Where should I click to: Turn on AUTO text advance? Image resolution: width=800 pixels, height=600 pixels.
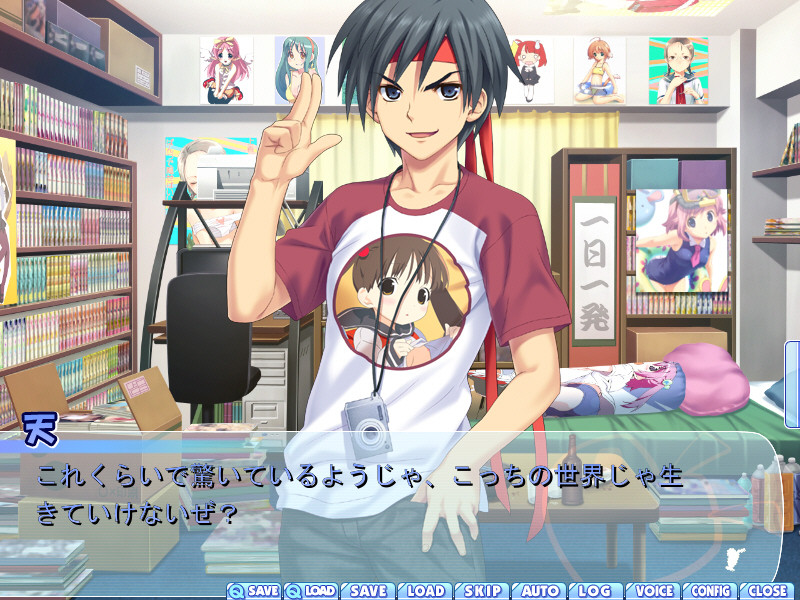click(x=540, y=591)
